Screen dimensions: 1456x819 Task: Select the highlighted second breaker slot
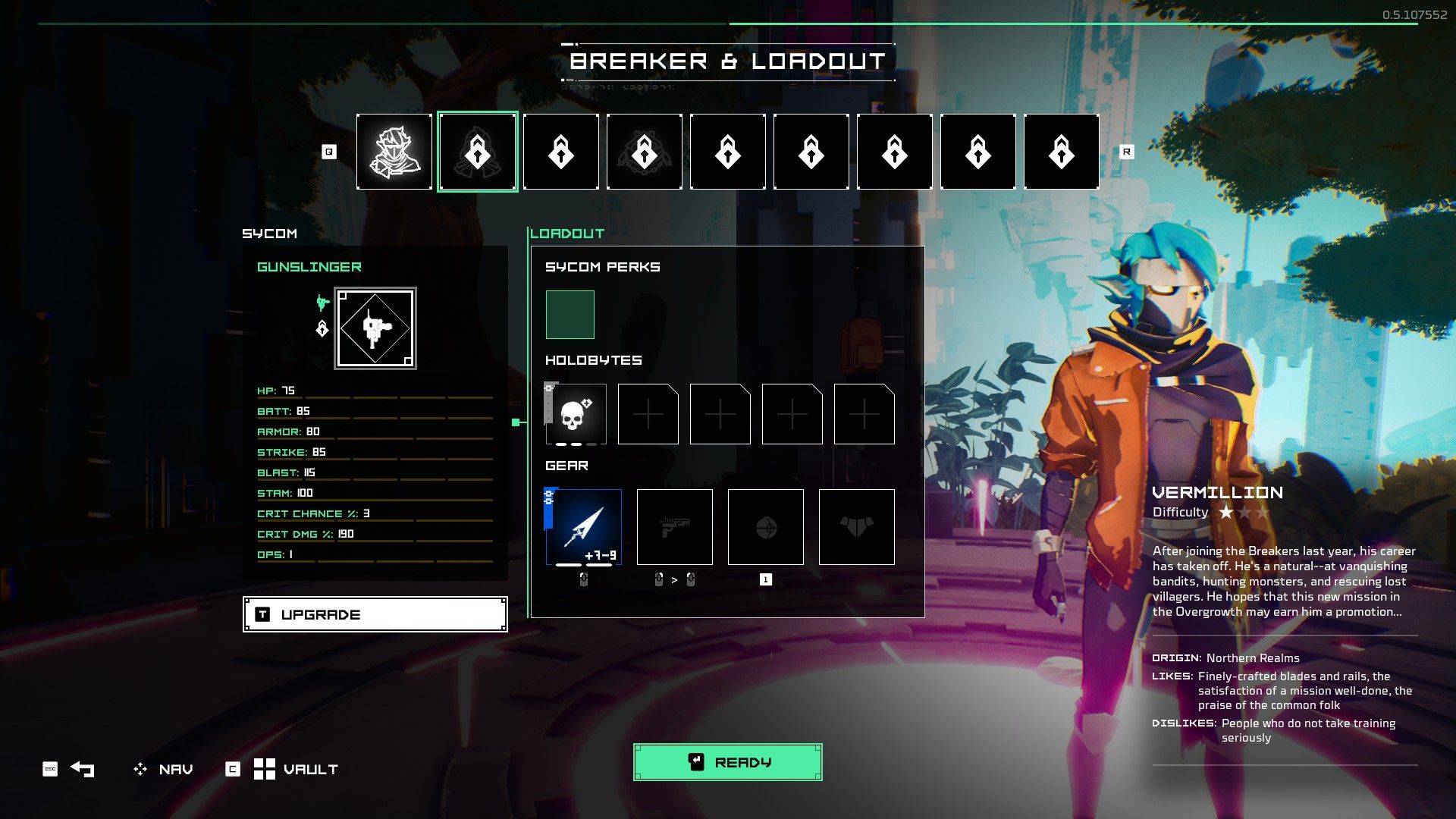(478, 151)
